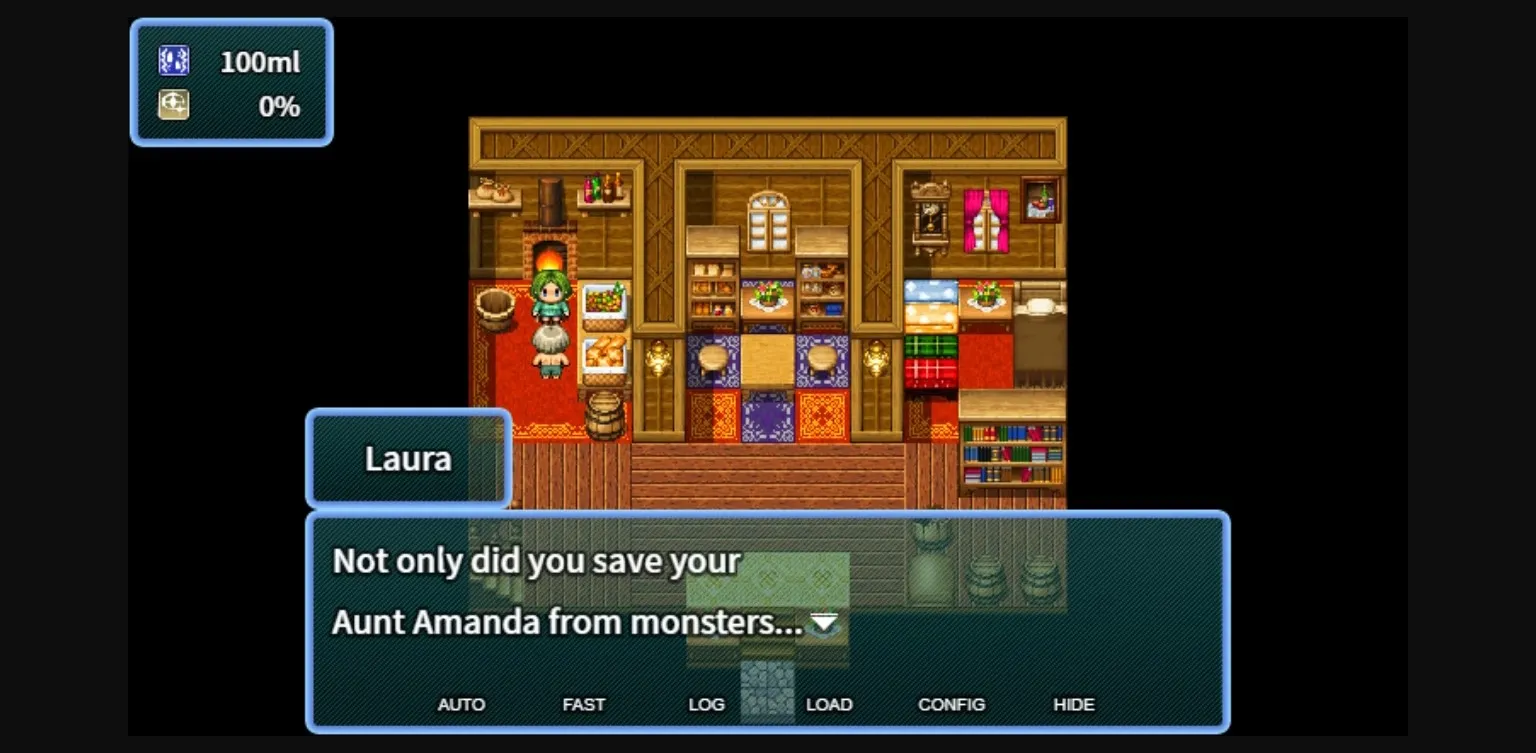Open the message LOG
The height and width of the screenshot is (753, 1536).
click(x=706, y=704)
